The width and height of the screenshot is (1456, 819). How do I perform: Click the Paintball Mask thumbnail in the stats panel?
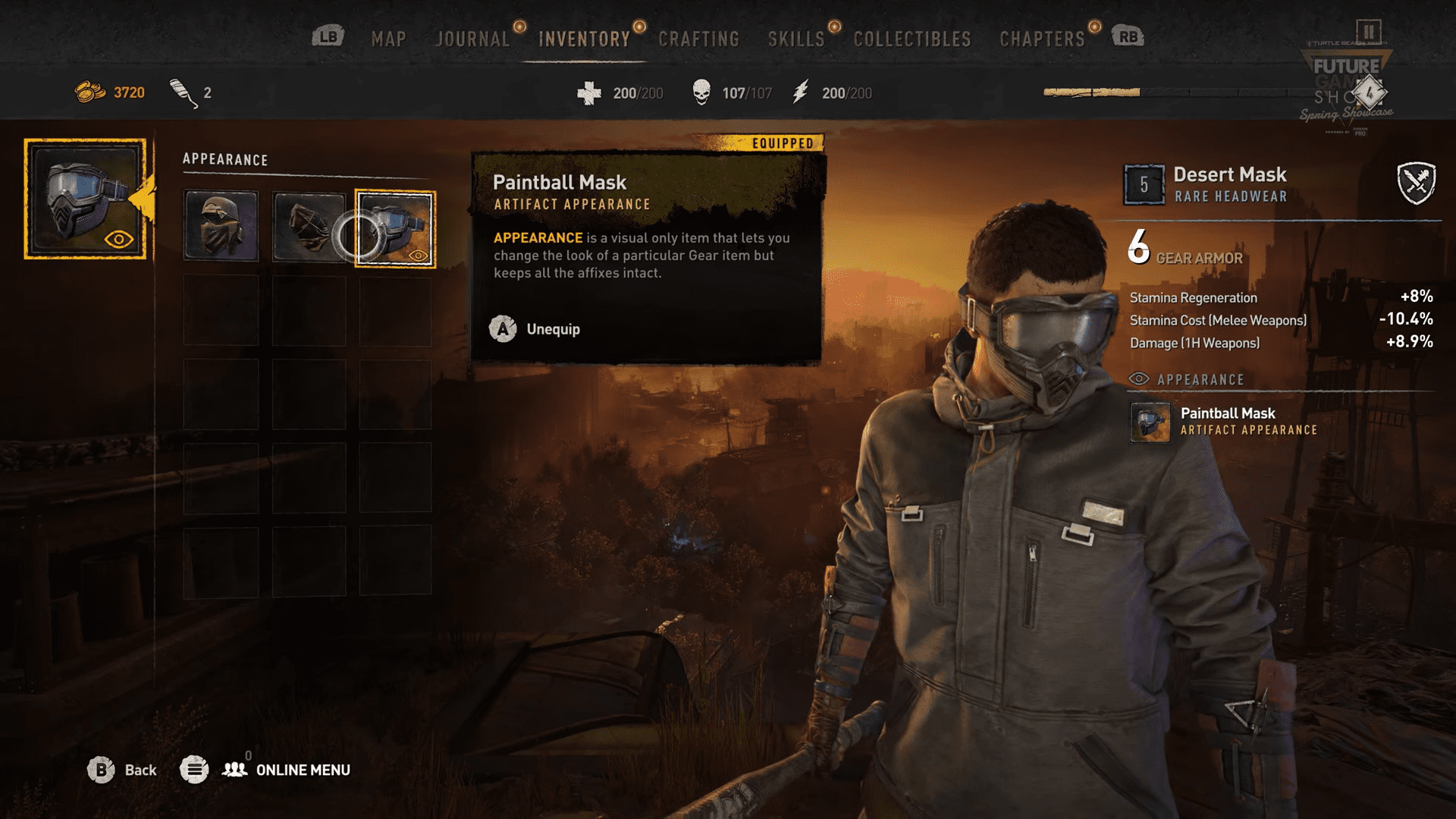pos(1150,422)
